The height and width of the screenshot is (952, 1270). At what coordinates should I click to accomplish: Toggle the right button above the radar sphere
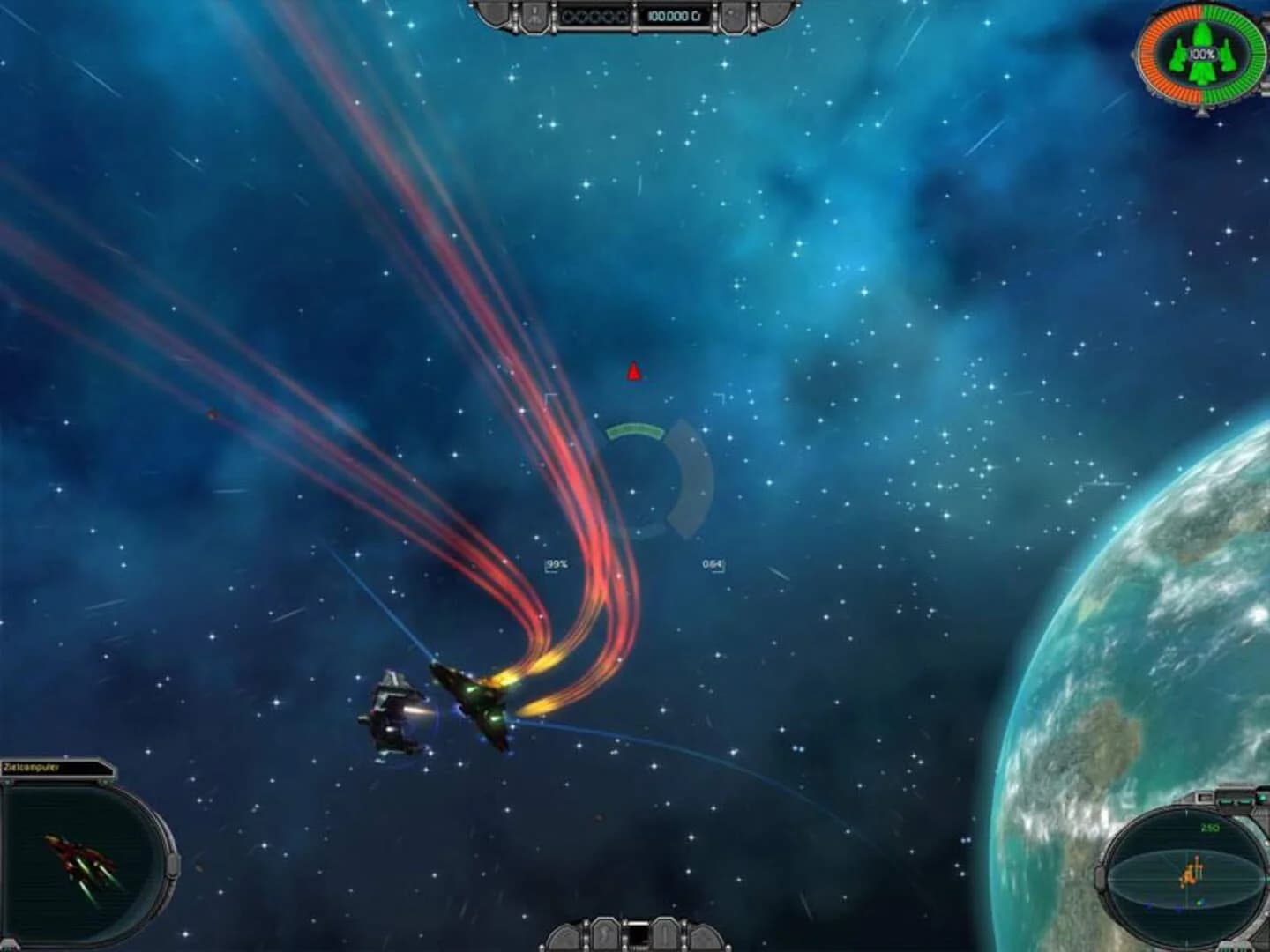pyautogui.click(x=1244, y=801)
